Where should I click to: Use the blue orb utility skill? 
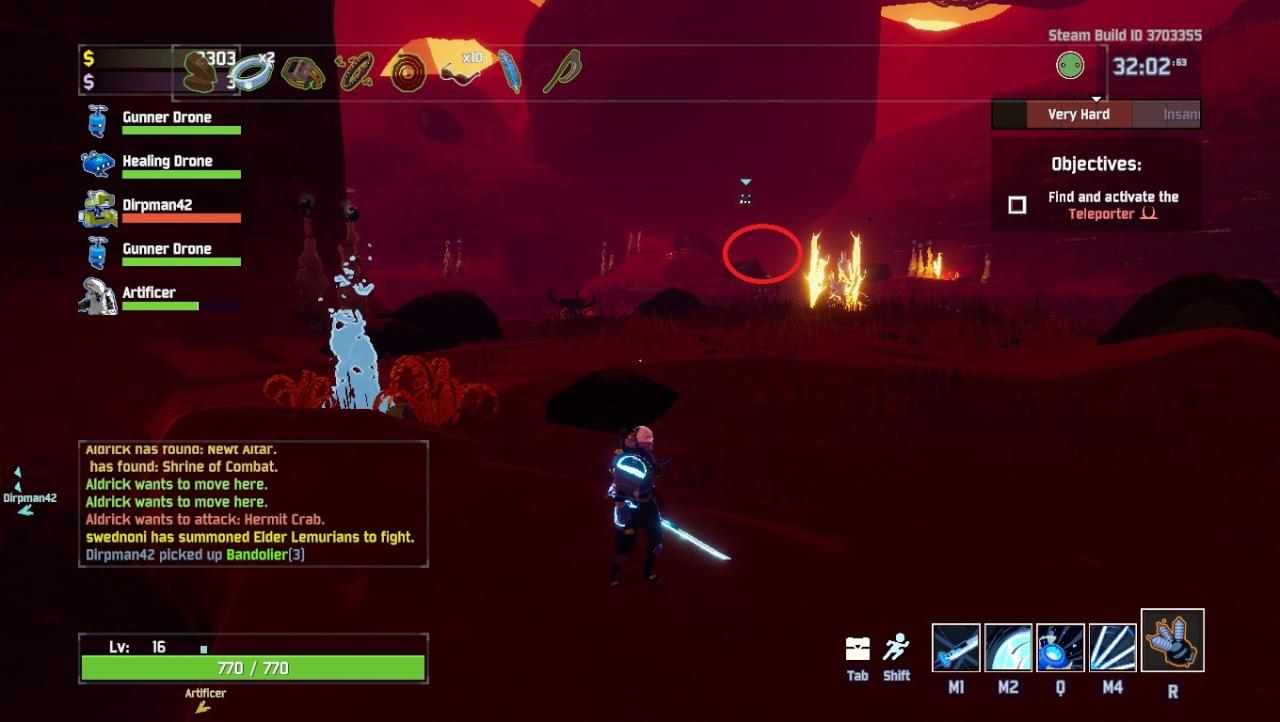coord(1060,647)
